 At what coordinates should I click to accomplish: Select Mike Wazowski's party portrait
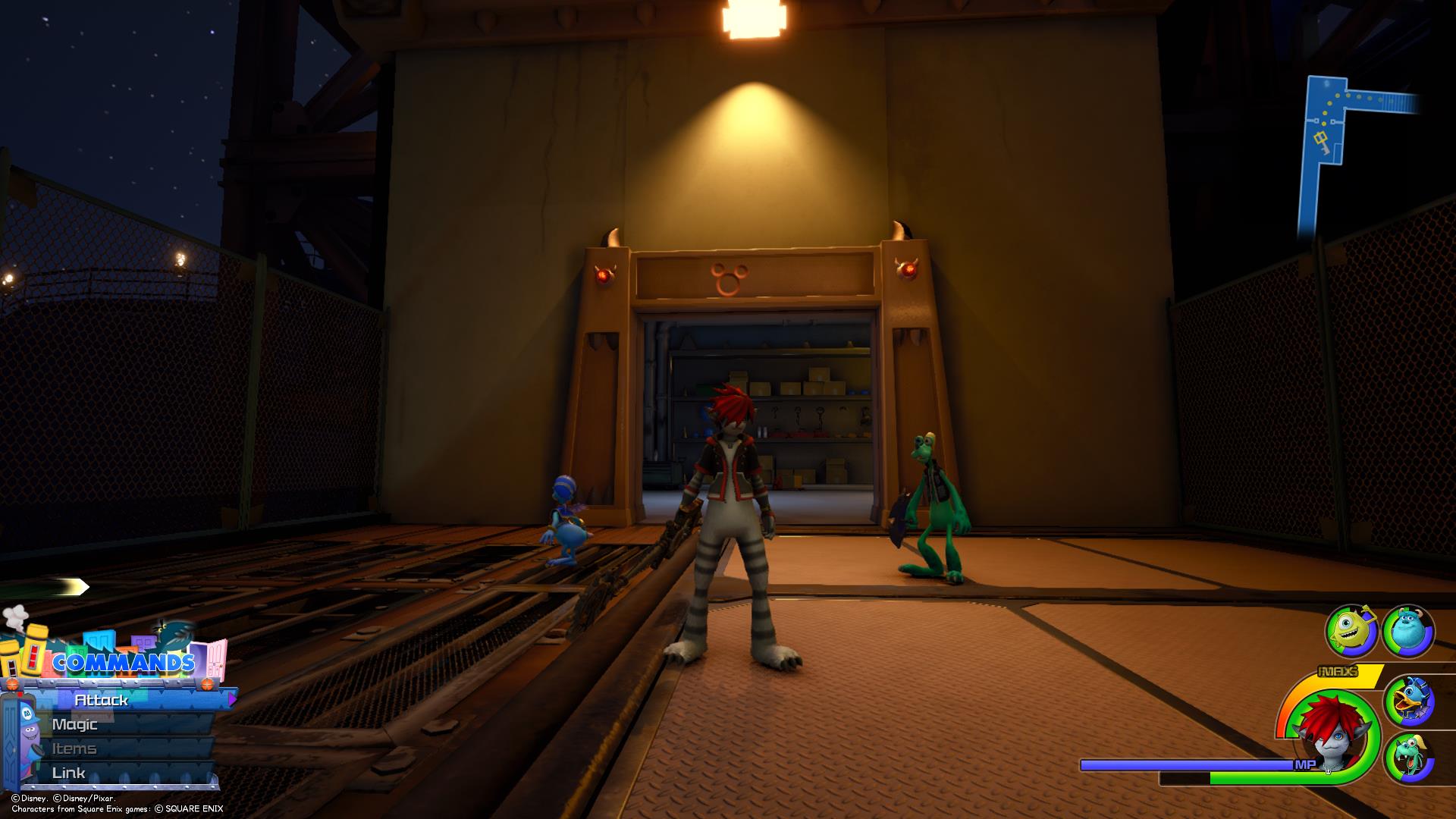click(1351, 631)
